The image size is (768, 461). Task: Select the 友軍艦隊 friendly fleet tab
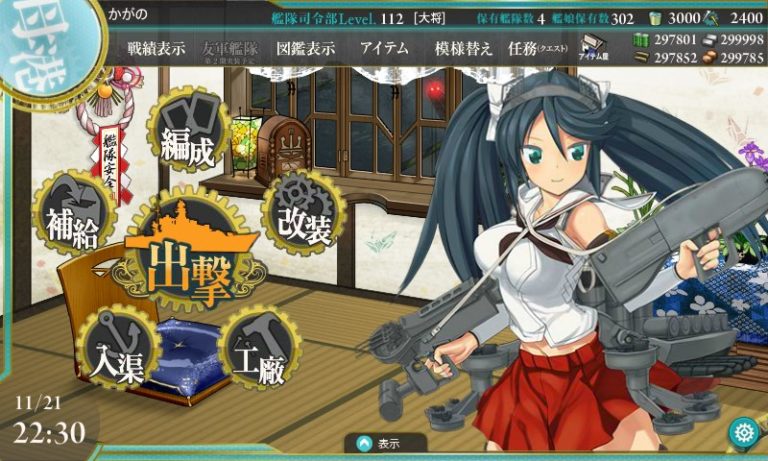[x=230, y=49]
